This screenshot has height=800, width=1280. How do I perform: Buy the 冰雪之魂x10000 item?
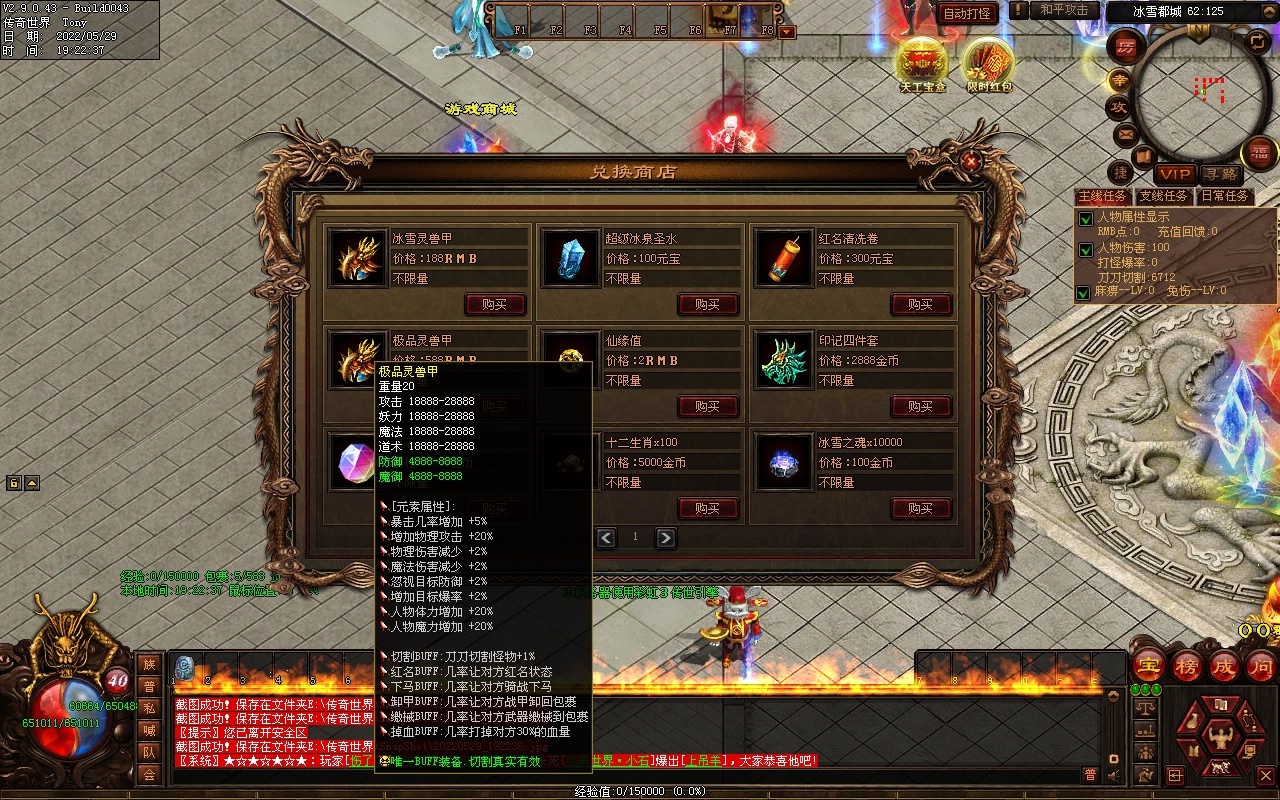tap(921, 508)
